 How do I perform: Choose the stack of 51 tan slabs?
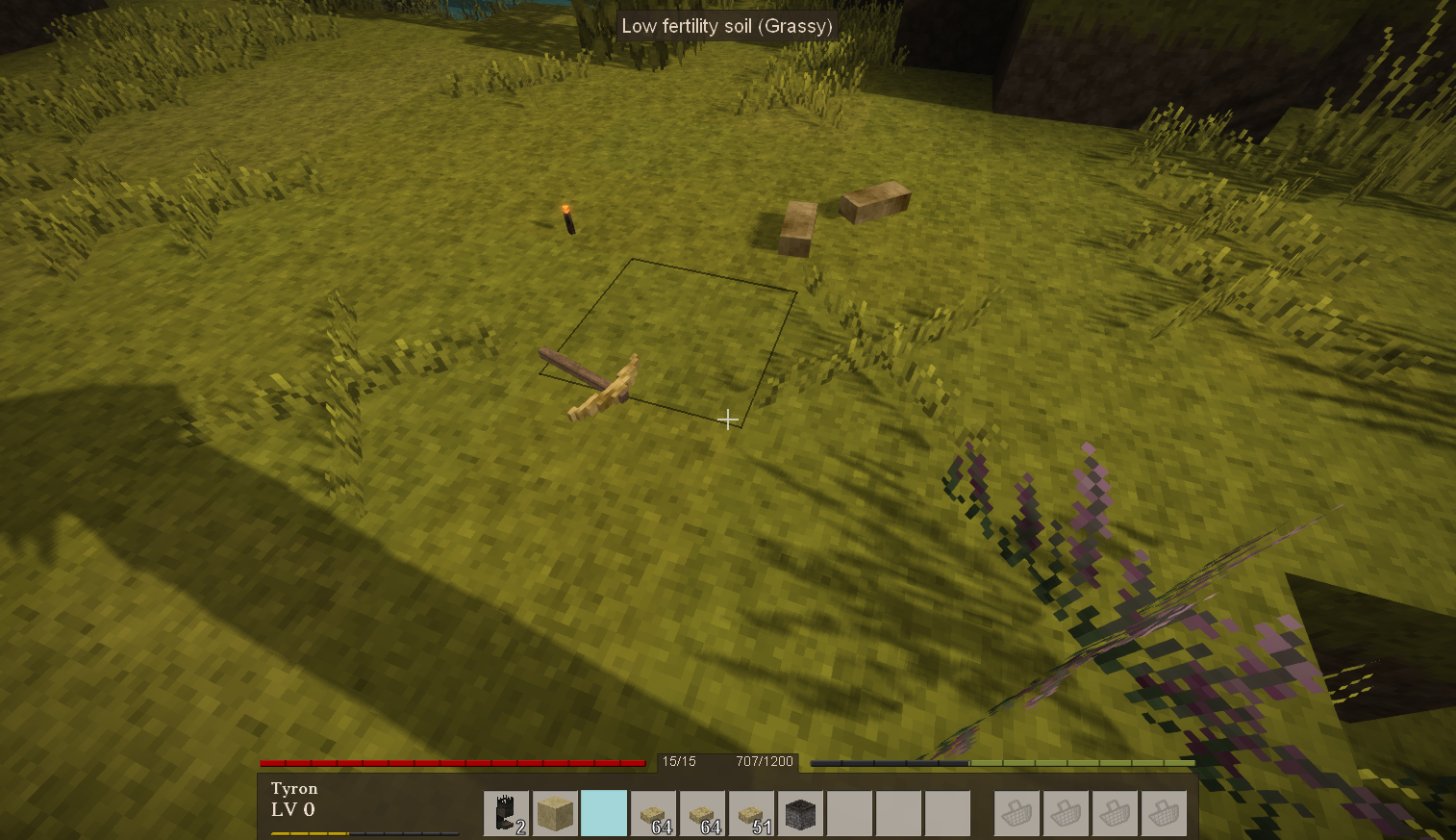(x=751, y=814)
